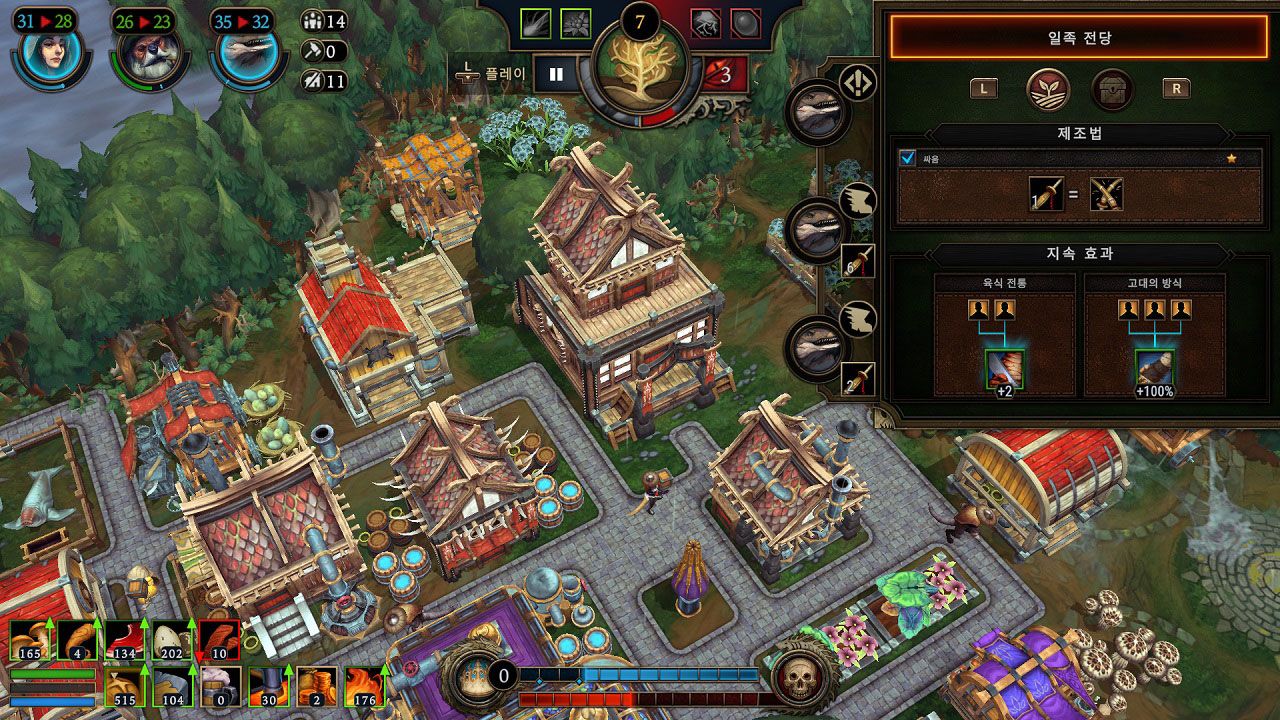Select the amber coins resource showing 2
The image size is (1280, 720).
point(316,687)
